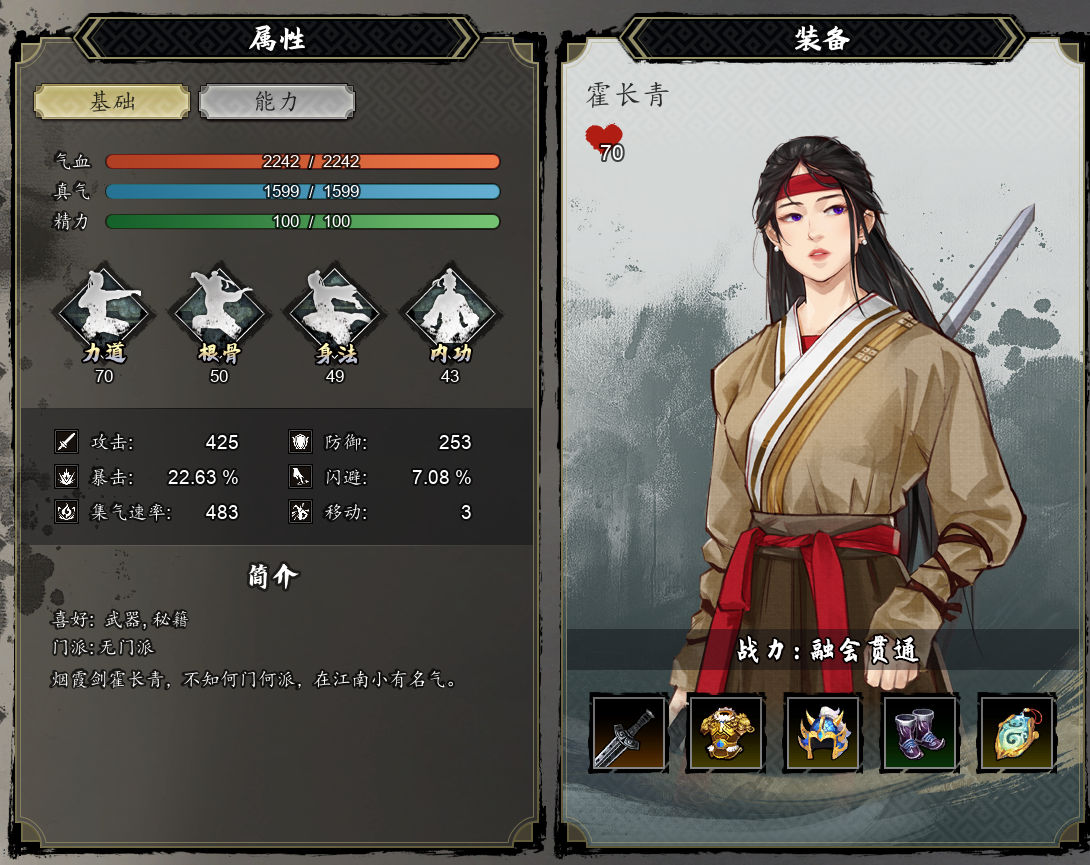Select the sword weapon slot

[629, 733]
